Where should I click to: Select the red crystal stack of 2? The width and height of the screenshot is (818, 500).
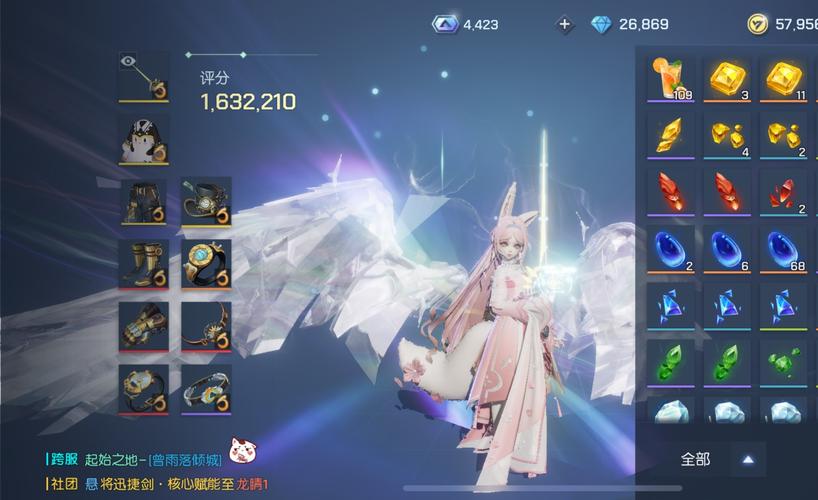(783, 191)
